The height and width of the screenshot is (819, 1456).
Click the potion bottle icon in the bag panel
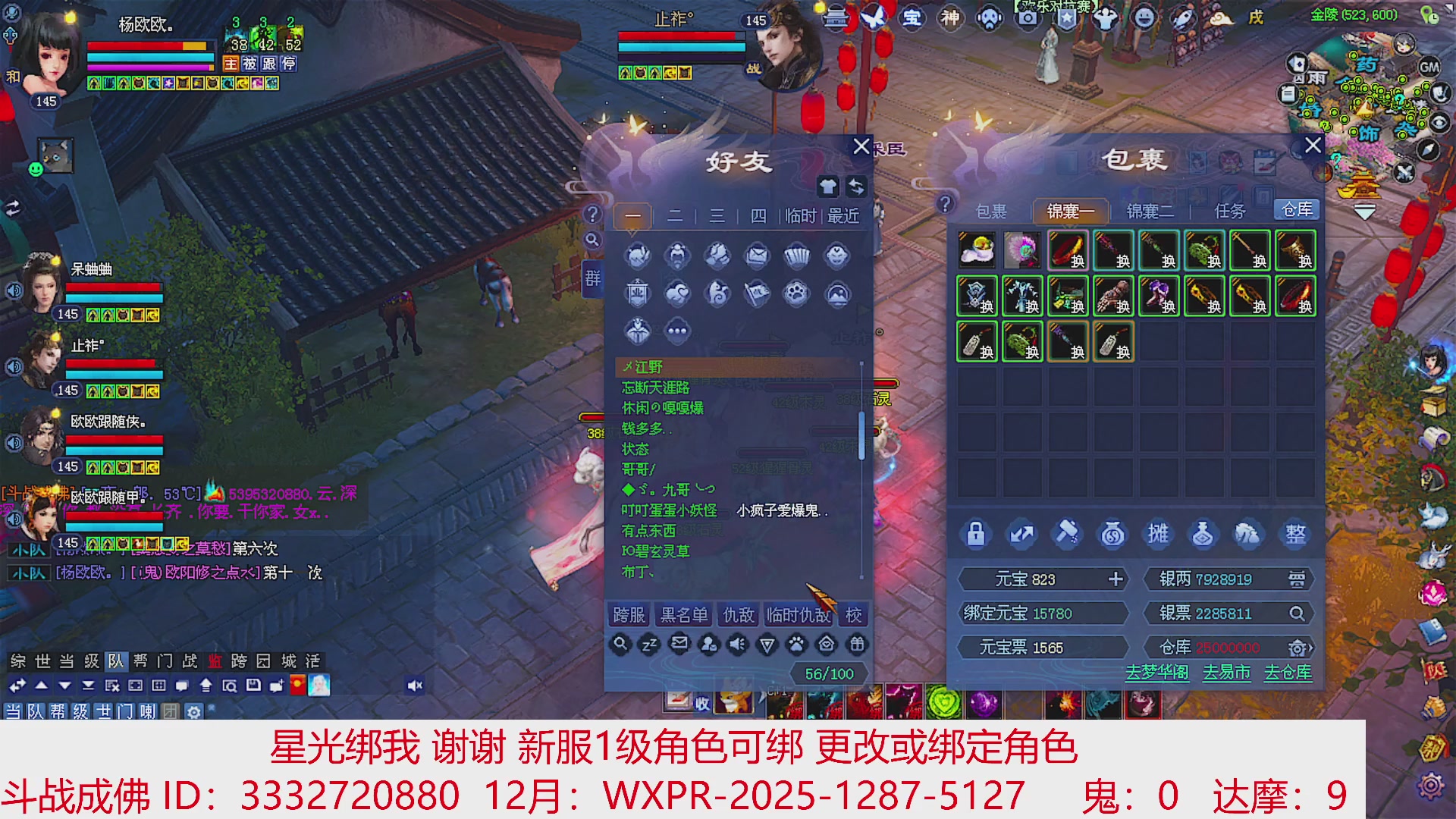point(1204,533)
